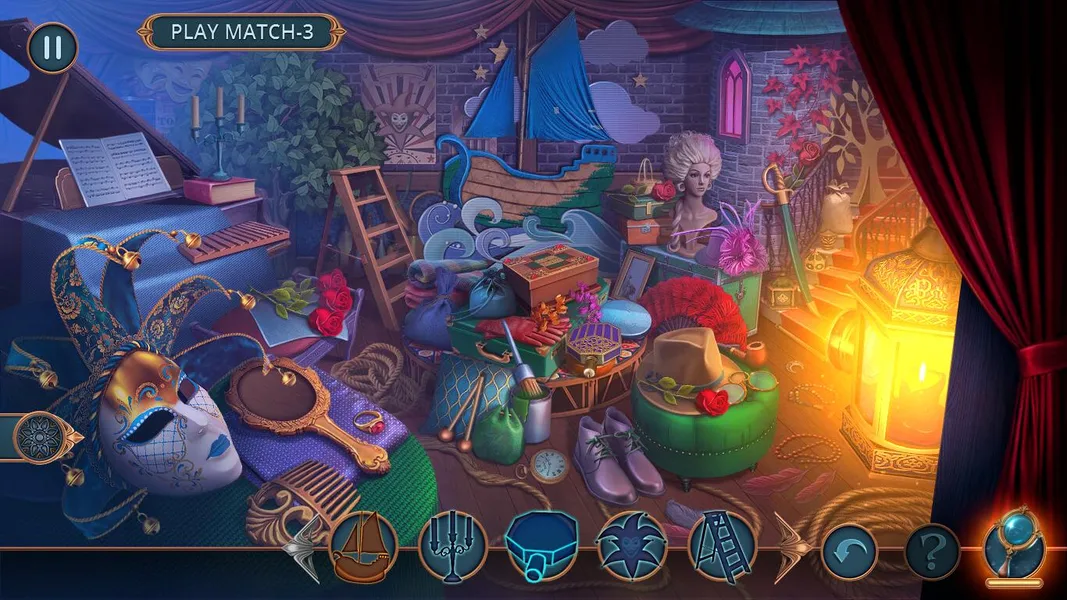
Task: Open the side panel with flower medallion
Action: (x=41, y=437)
